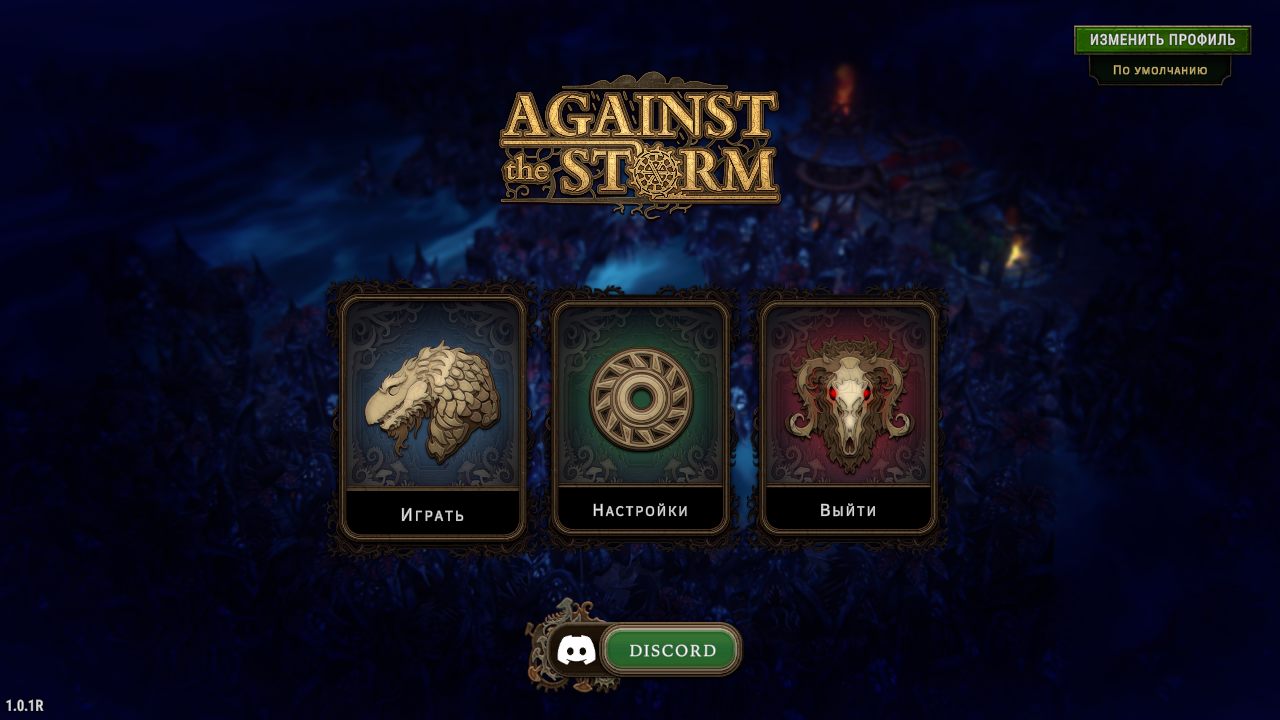1280x720 pixels.
Task: Select the Выйти card to quit the game
Action: 849,415
